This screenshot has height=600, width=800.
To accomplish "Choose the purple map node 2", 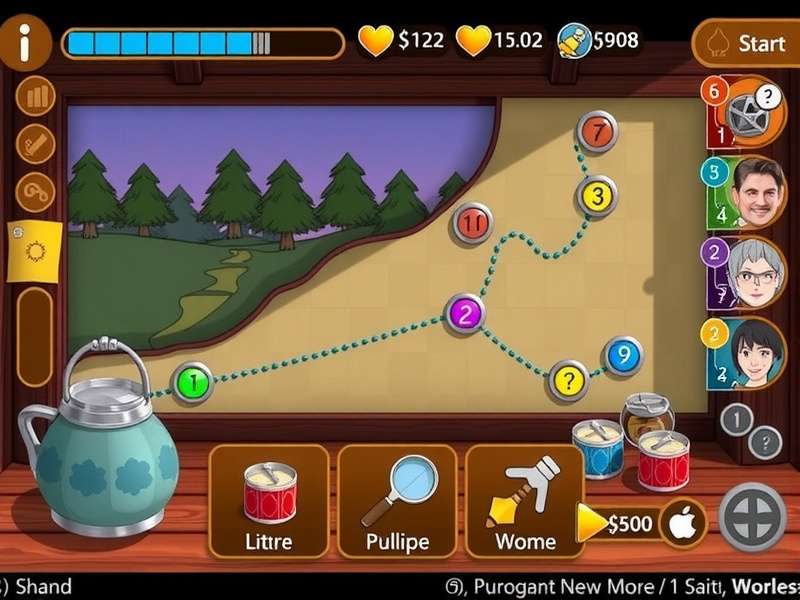I will tap(467, 313).
